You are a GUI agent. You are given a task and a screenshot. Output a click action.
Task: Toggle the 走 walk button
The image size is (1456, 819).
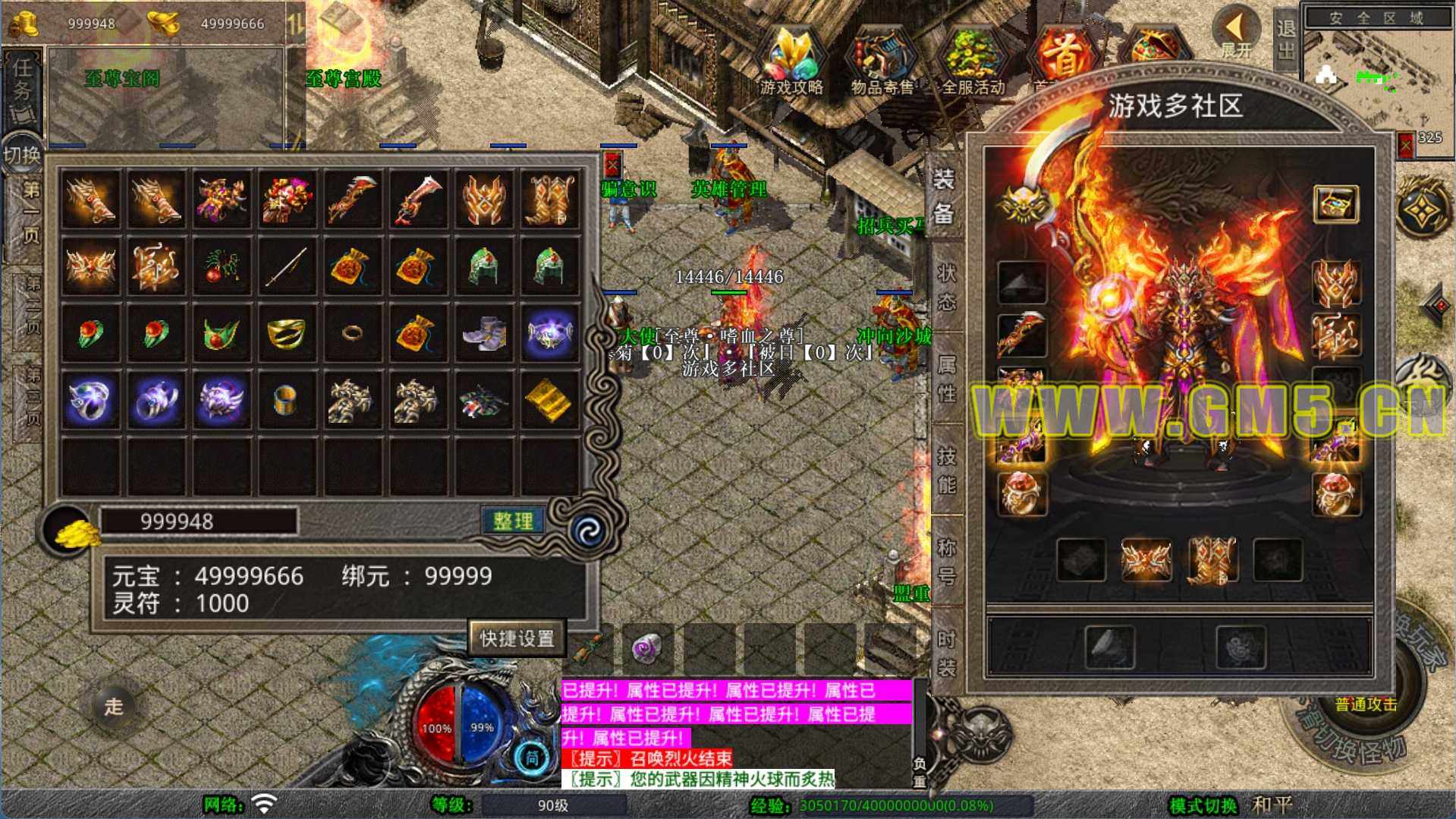click(x=114, y=707)
